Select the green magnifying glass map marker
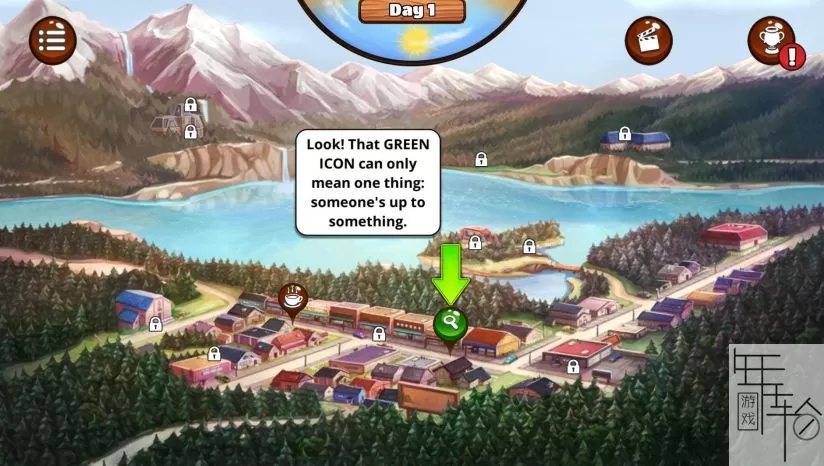Image resolution: width=824 pixels, height=466 pixels. 450,323
